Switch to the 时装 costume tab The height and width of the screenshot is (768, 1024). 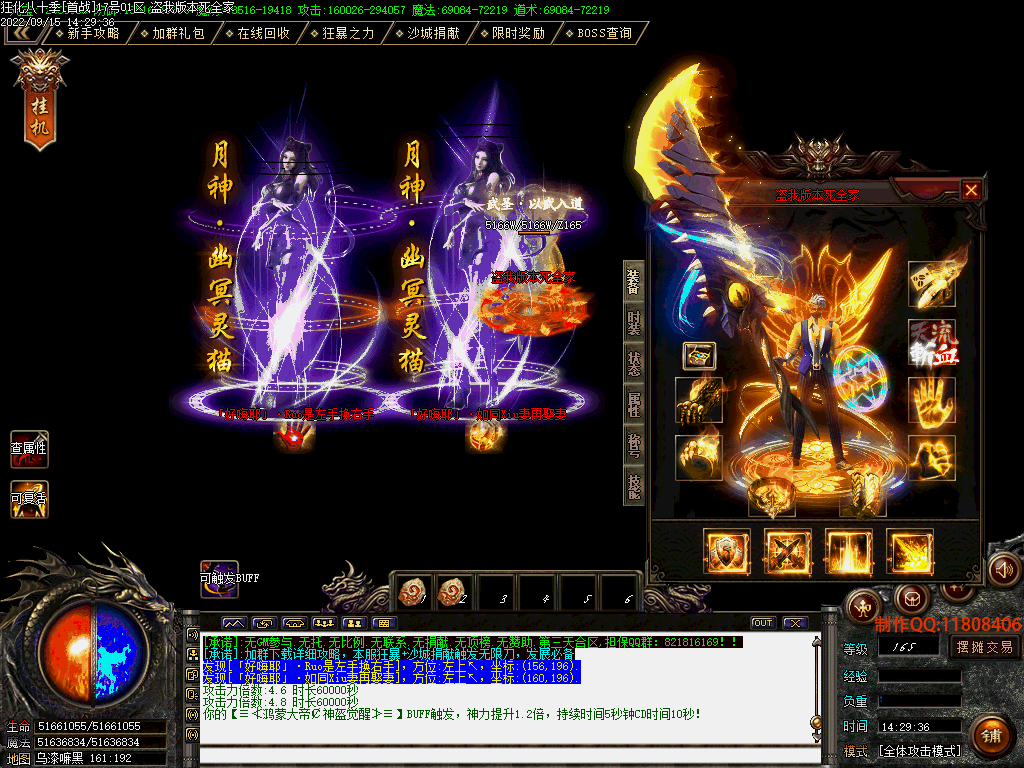(x=634, y=321)
